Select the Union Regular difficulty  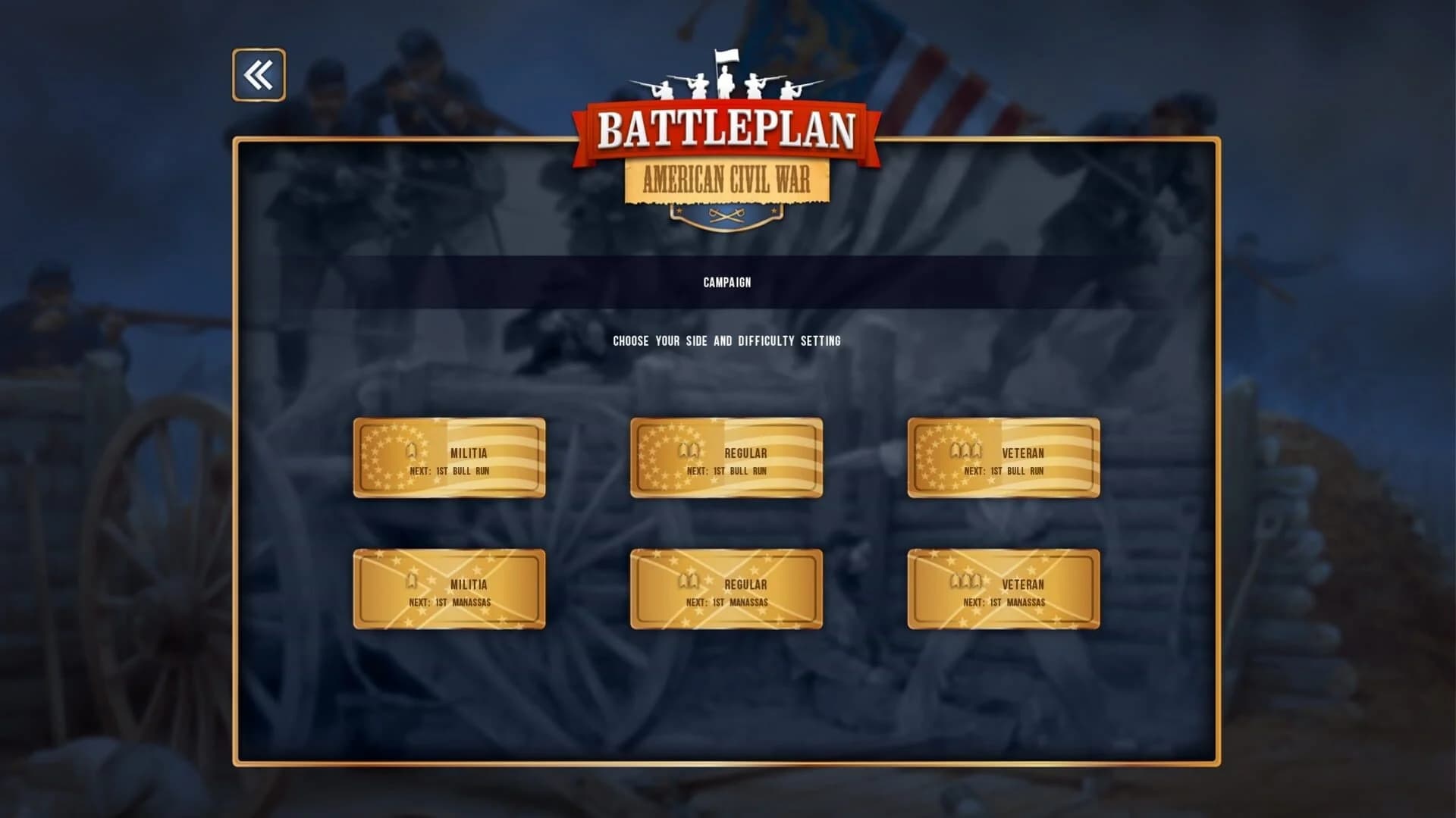click(726, 457)
